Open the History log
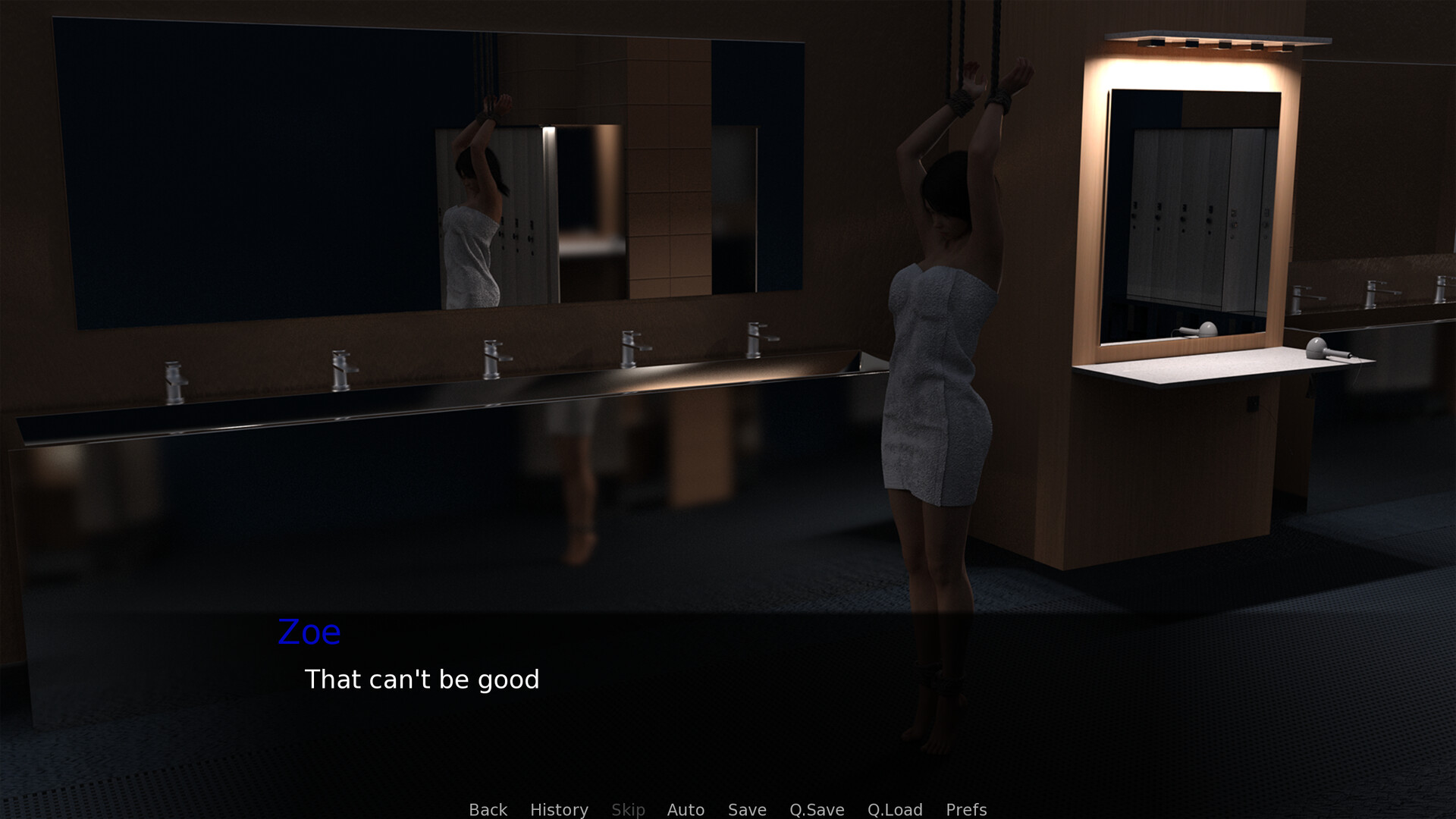 coord(558,809)
